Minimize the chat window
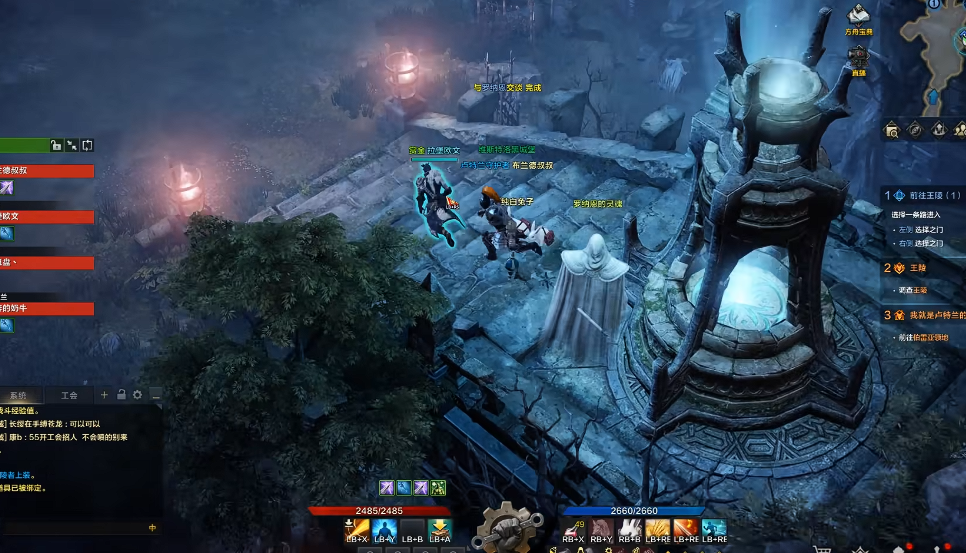966x553 pixels. pos(155,395)
